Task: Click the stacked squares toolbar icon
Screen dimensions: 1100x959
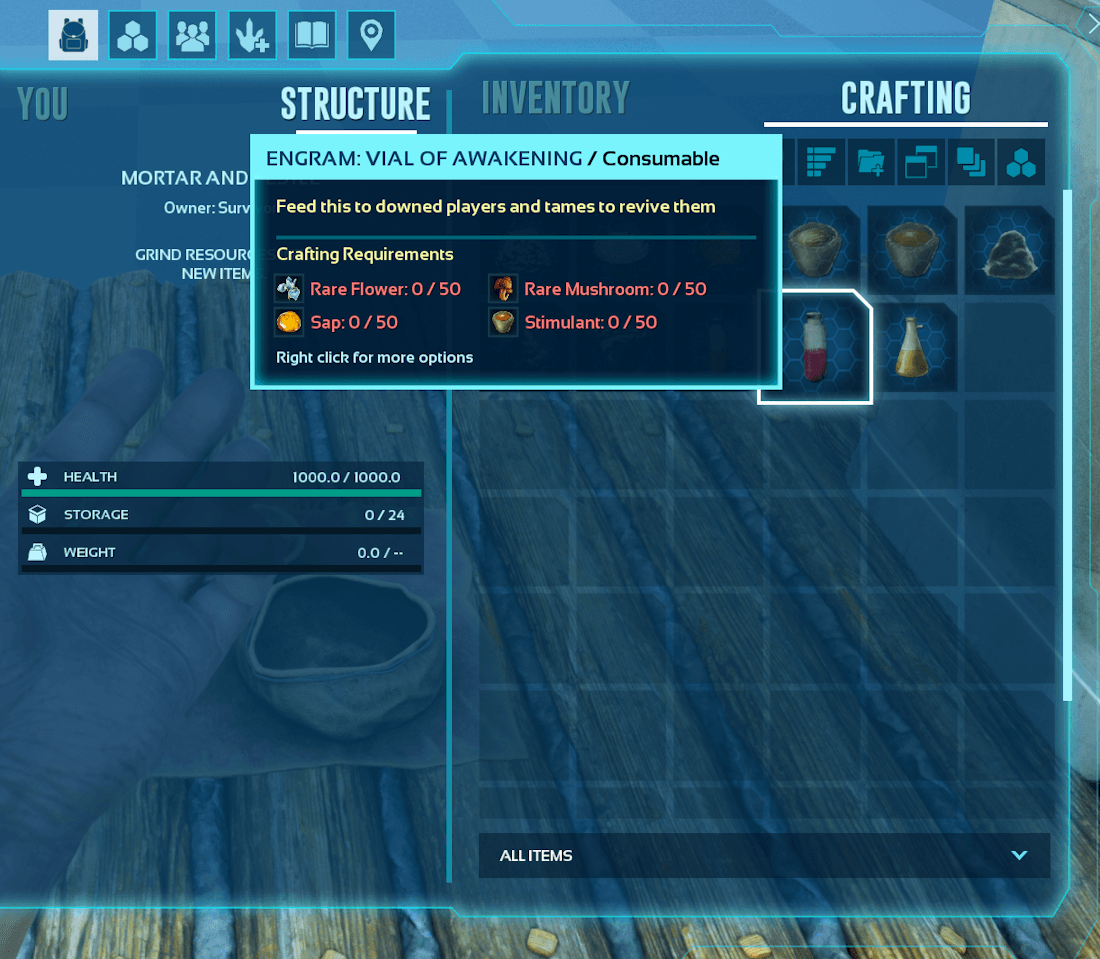Action: [971, 163]
